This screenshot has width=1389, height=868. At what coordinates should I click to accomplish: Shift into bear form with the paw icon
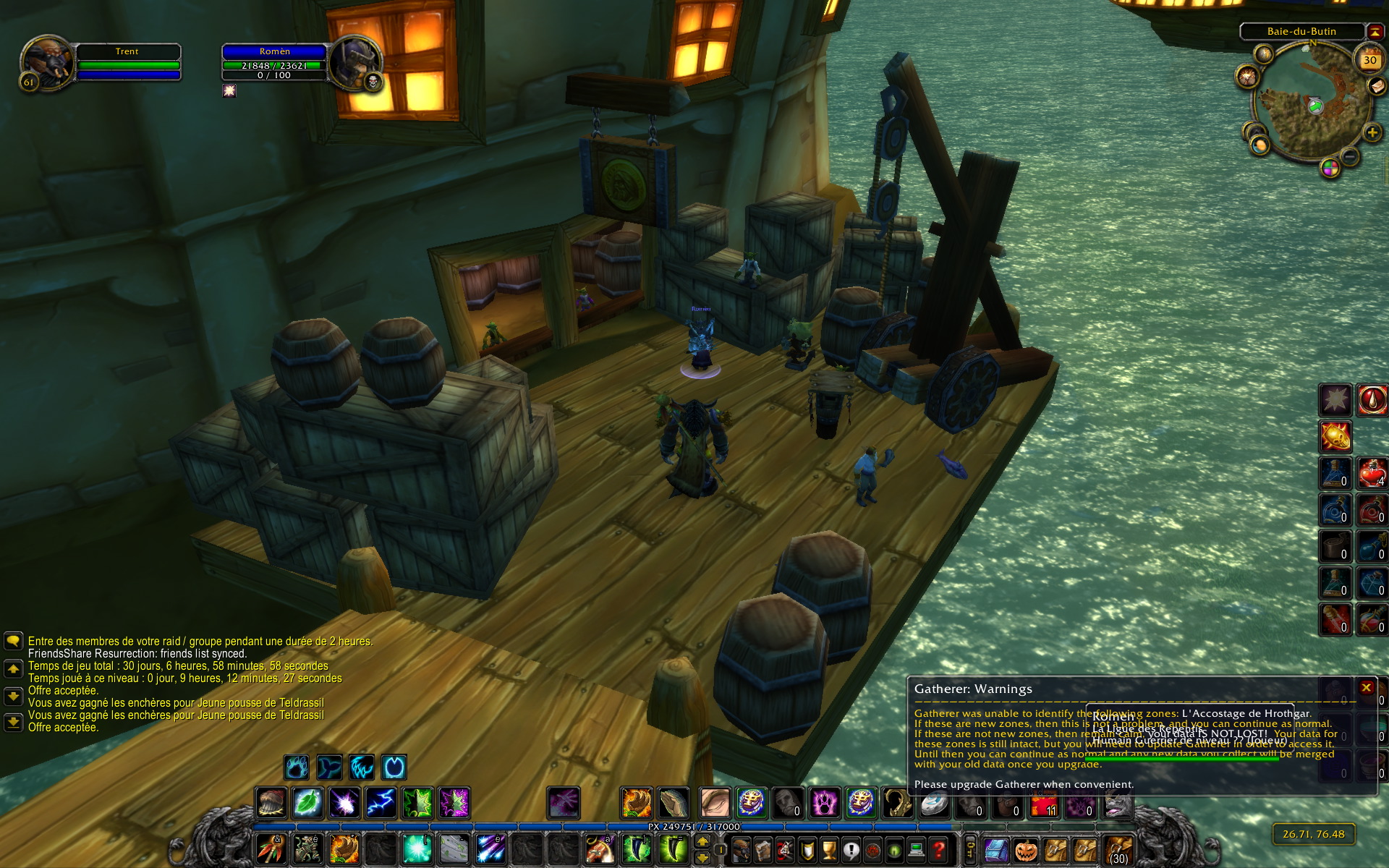point(296,767)
